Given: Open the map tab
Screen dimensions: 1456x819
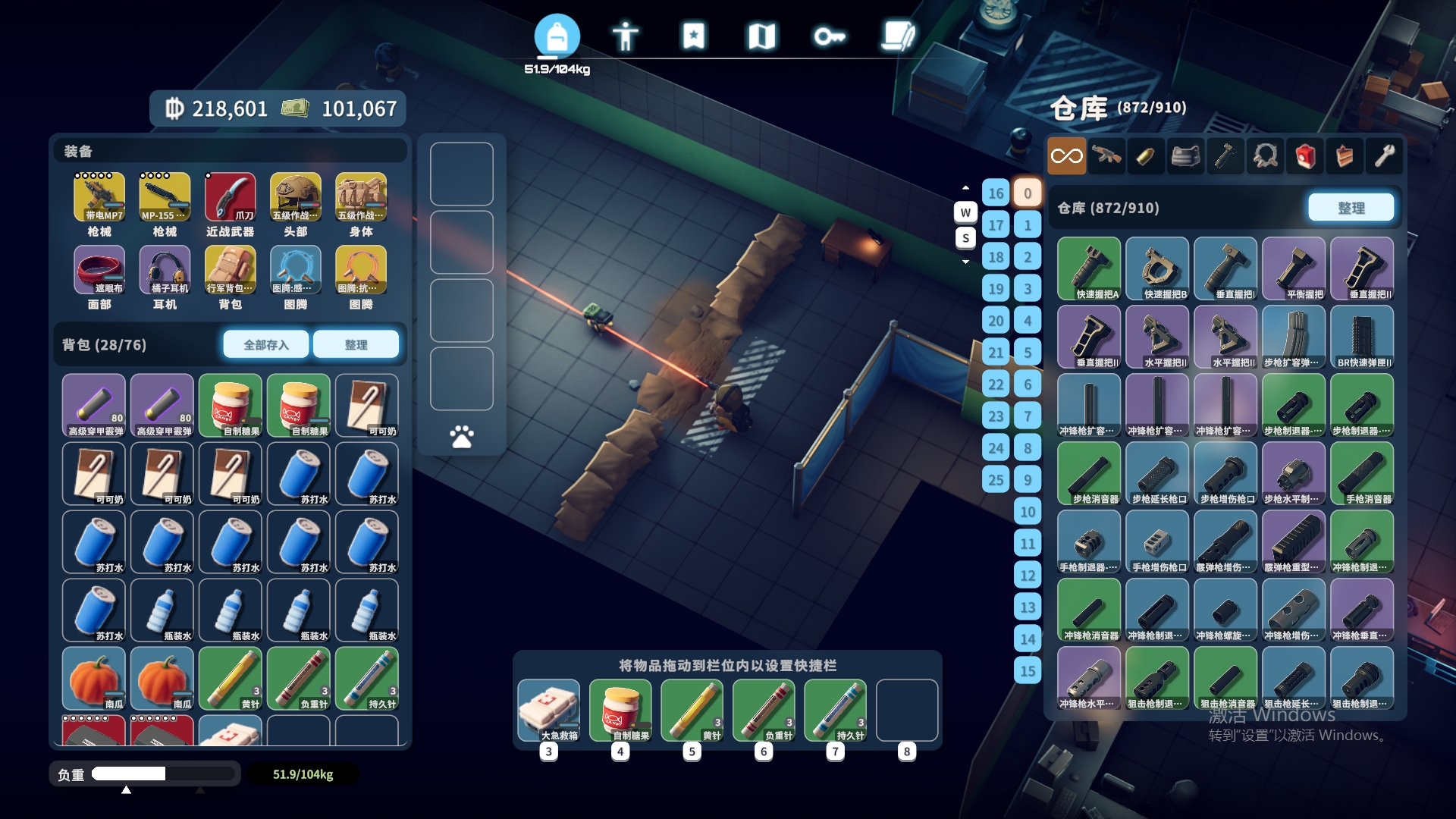Looking at the screenshot, I should (x=761, y=36).
